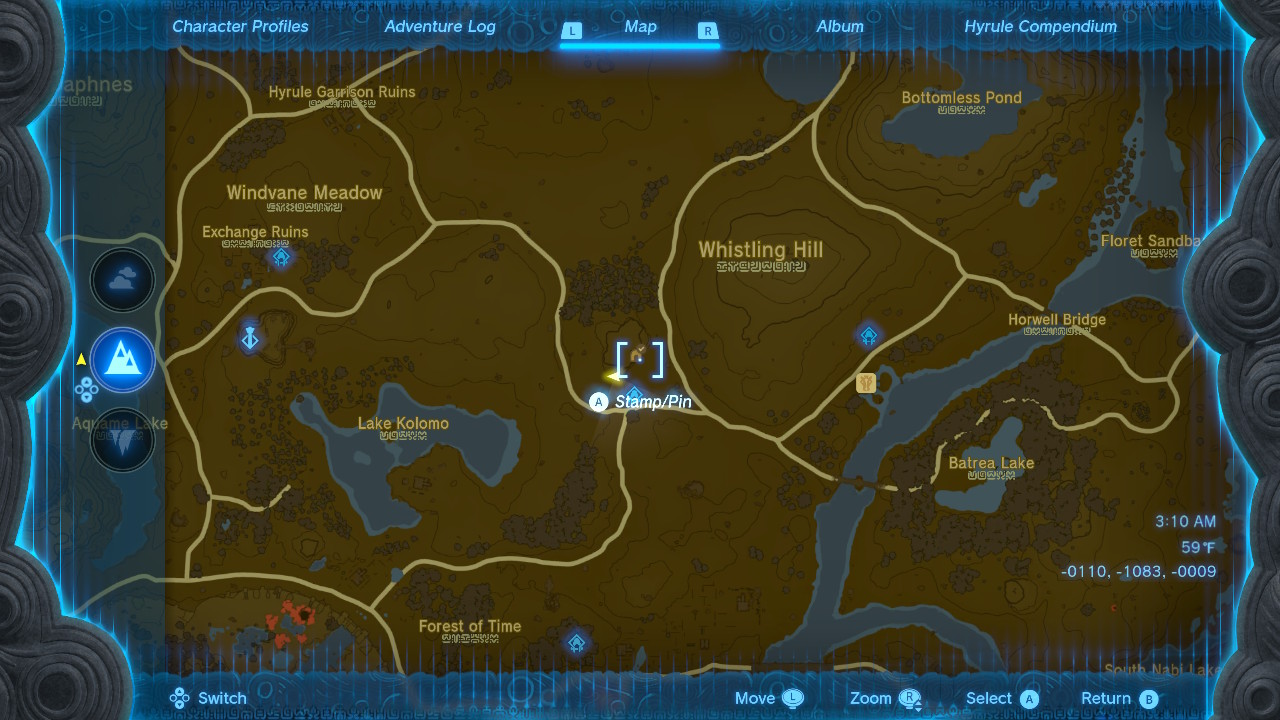The image size is (1280, 720).
Task: Click the Skyview Tower icon below Exchange Ruins
Action: point(249,338)
